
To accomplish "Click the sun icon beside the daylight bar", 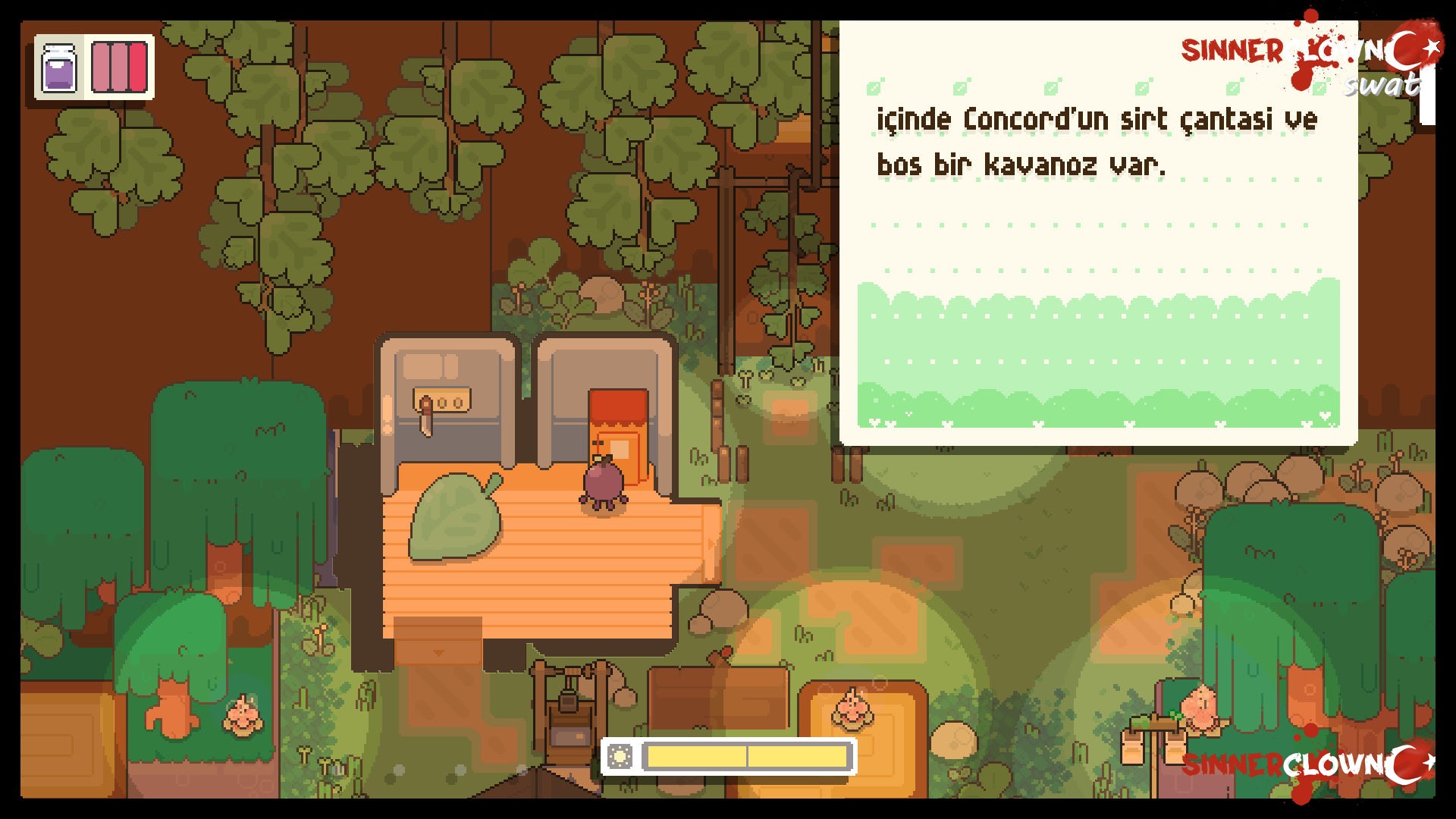I will tap(620, 756).
